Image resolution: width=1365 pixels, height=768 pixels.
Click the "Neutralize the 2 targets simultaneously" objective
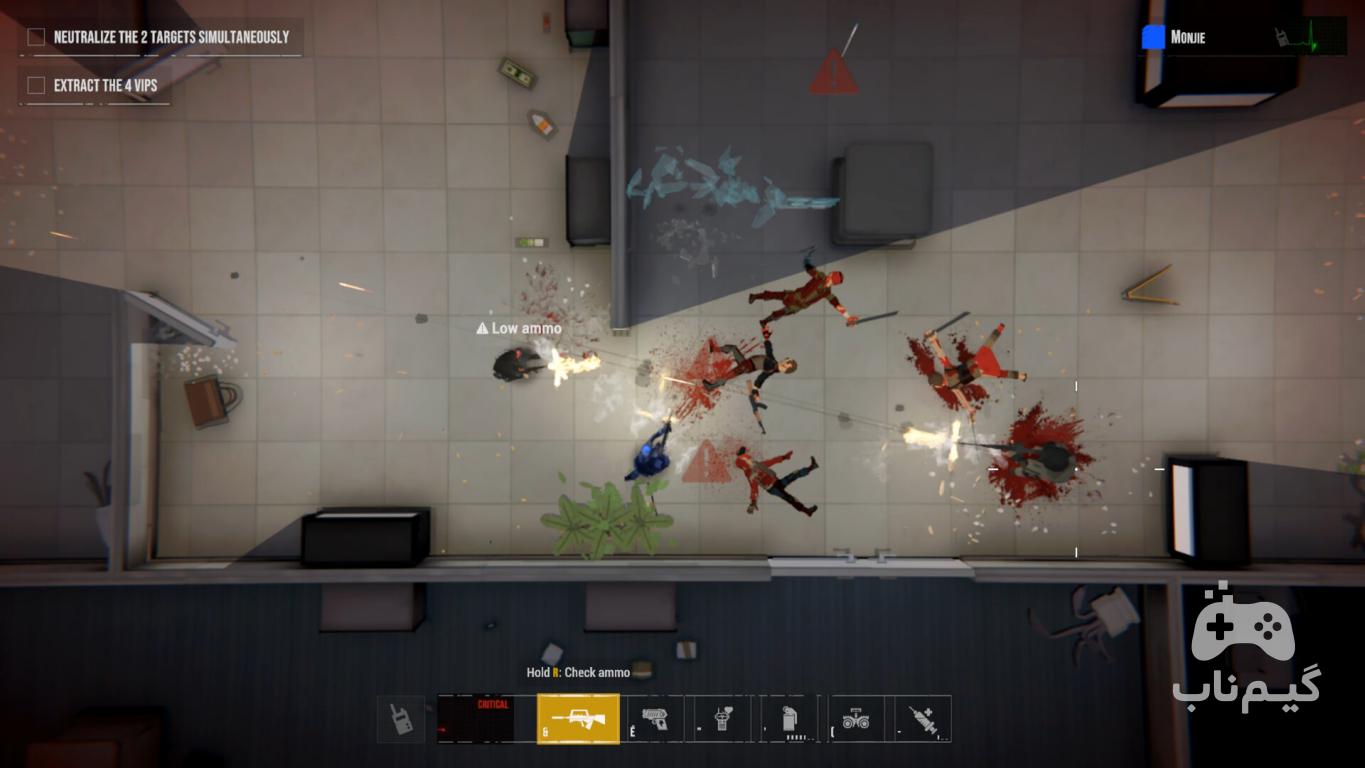(170, 37)
